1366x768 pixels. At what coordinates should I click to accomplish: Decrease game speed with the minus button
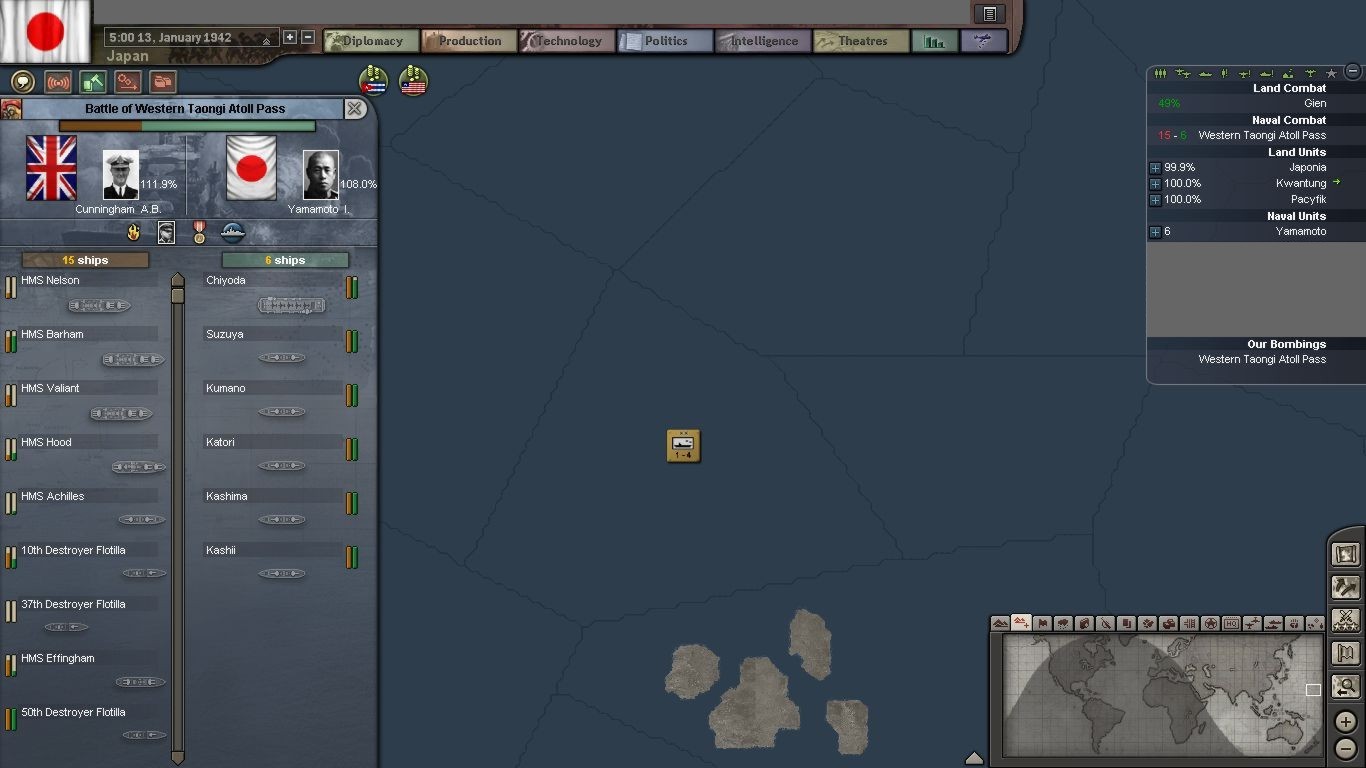point(308,37)
